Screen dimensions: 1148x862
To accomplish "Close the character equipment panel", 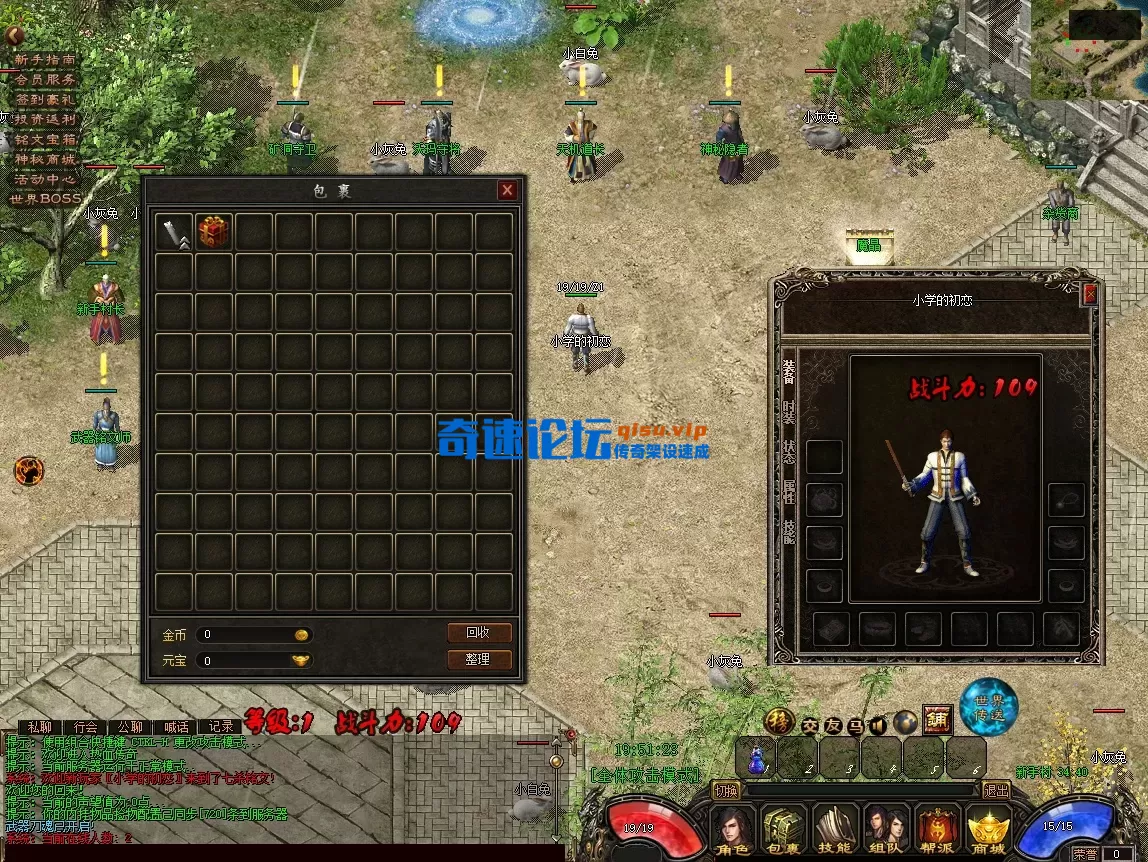I will [1090, 294].
